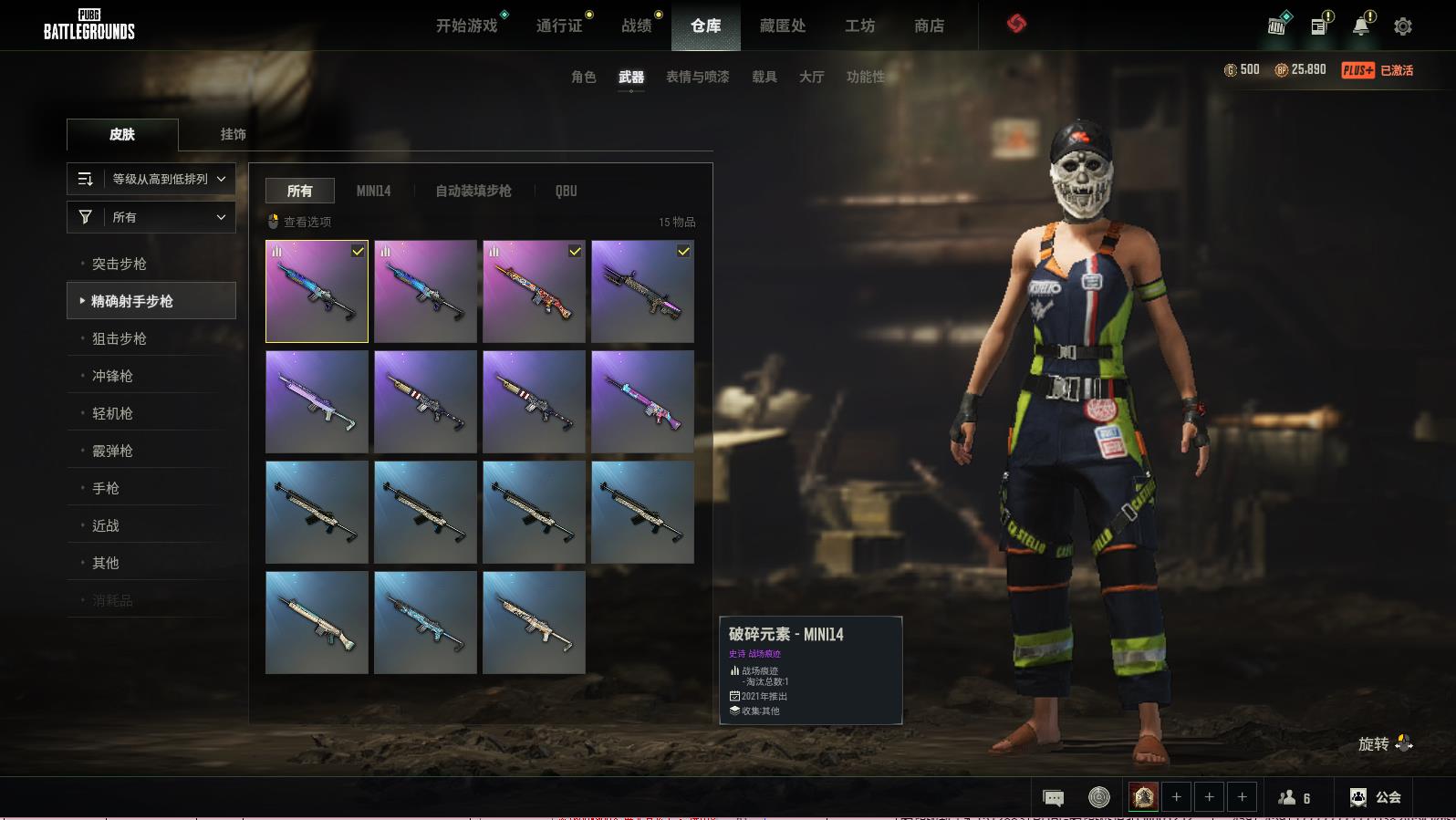The height and width of the screenshot is (820, 1456).
Task: Go to the 通行证 pass page
Action: tap(559, 26)
